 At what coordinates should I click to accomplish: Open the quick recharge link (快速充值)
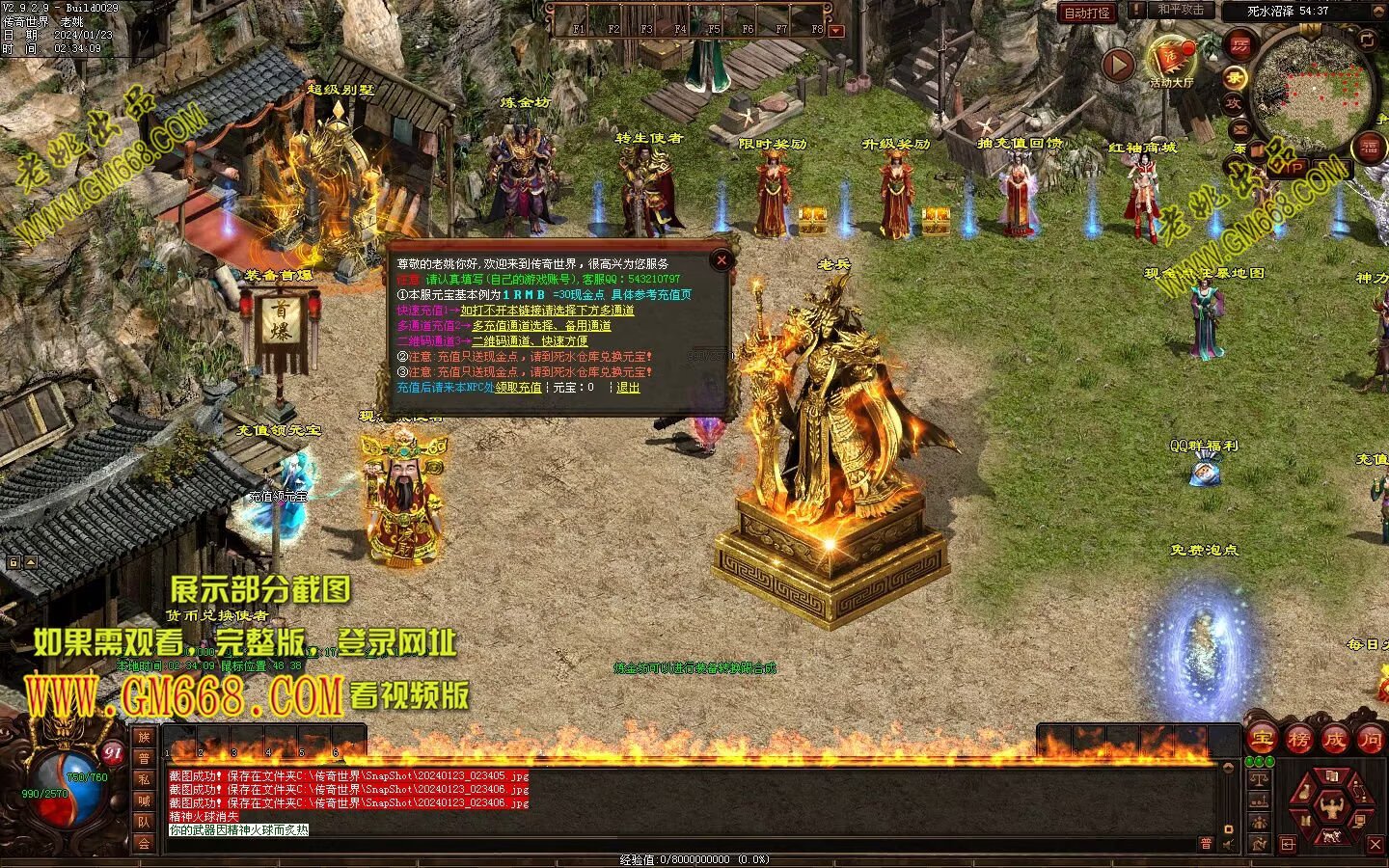tap(547, 311)
